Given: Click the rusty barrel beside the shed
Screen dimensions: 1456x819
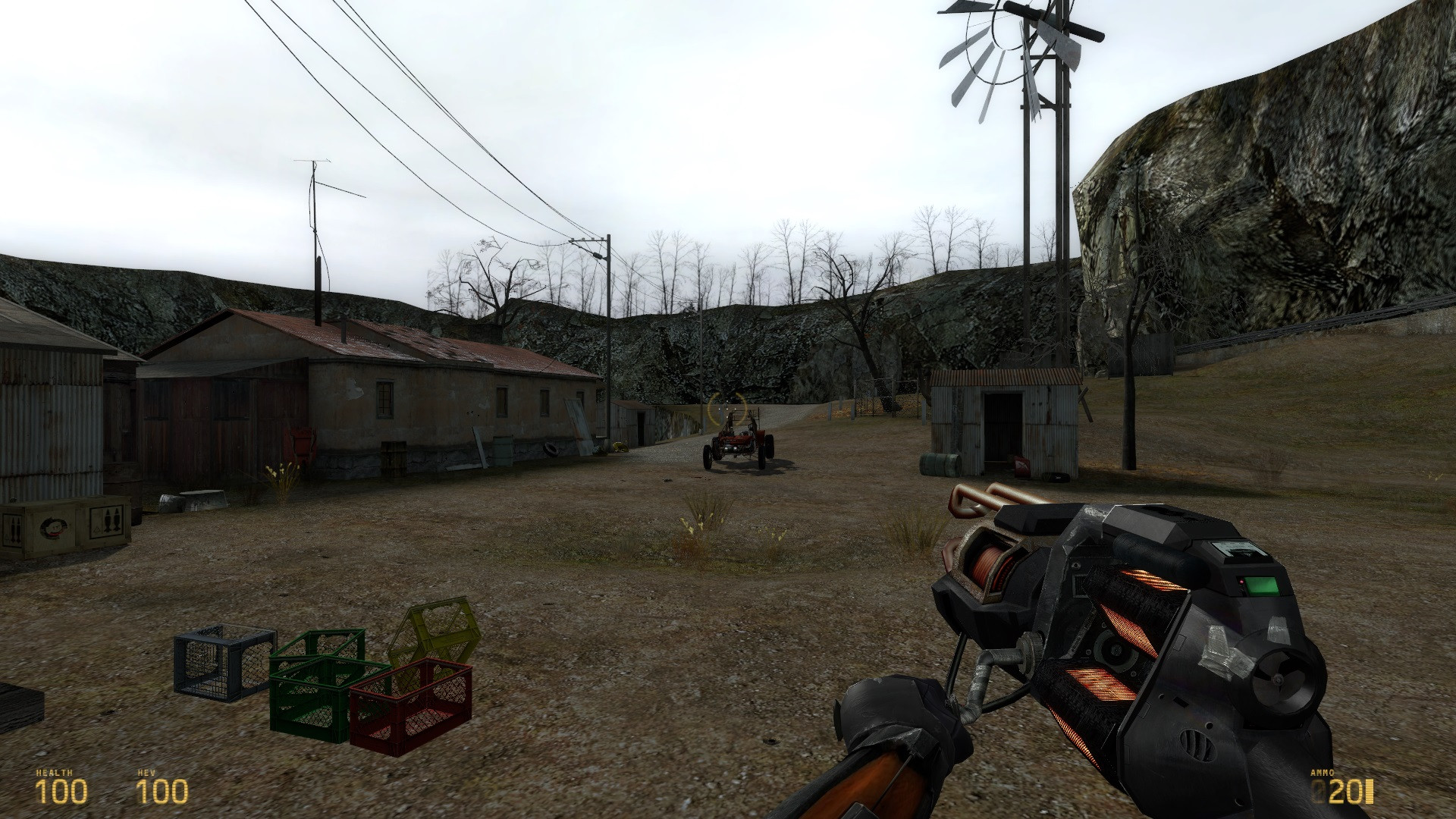Looking at the screenshot, I should point(940,465).
